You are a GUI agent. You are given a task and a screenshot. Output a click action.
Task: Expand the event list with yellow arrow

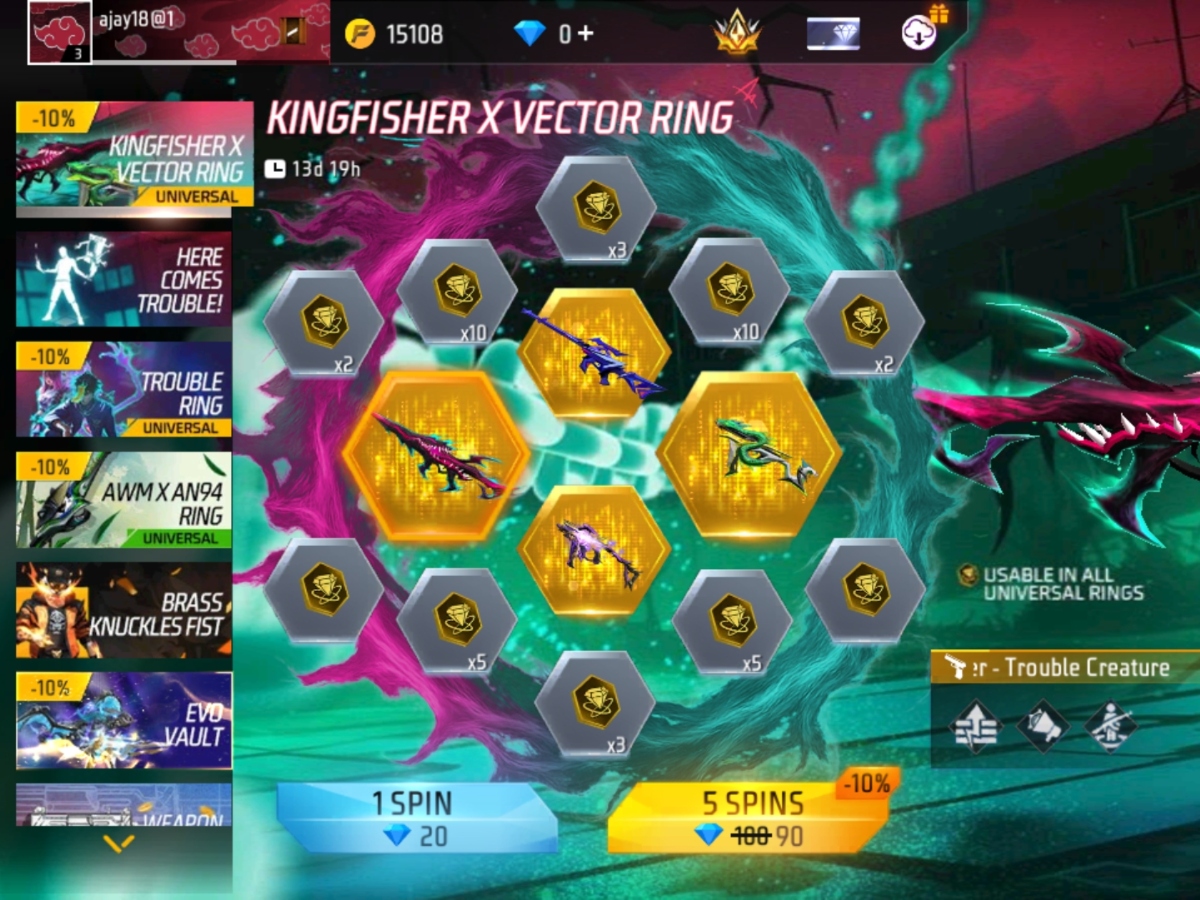pyautogui.click(x=119, y=845)
